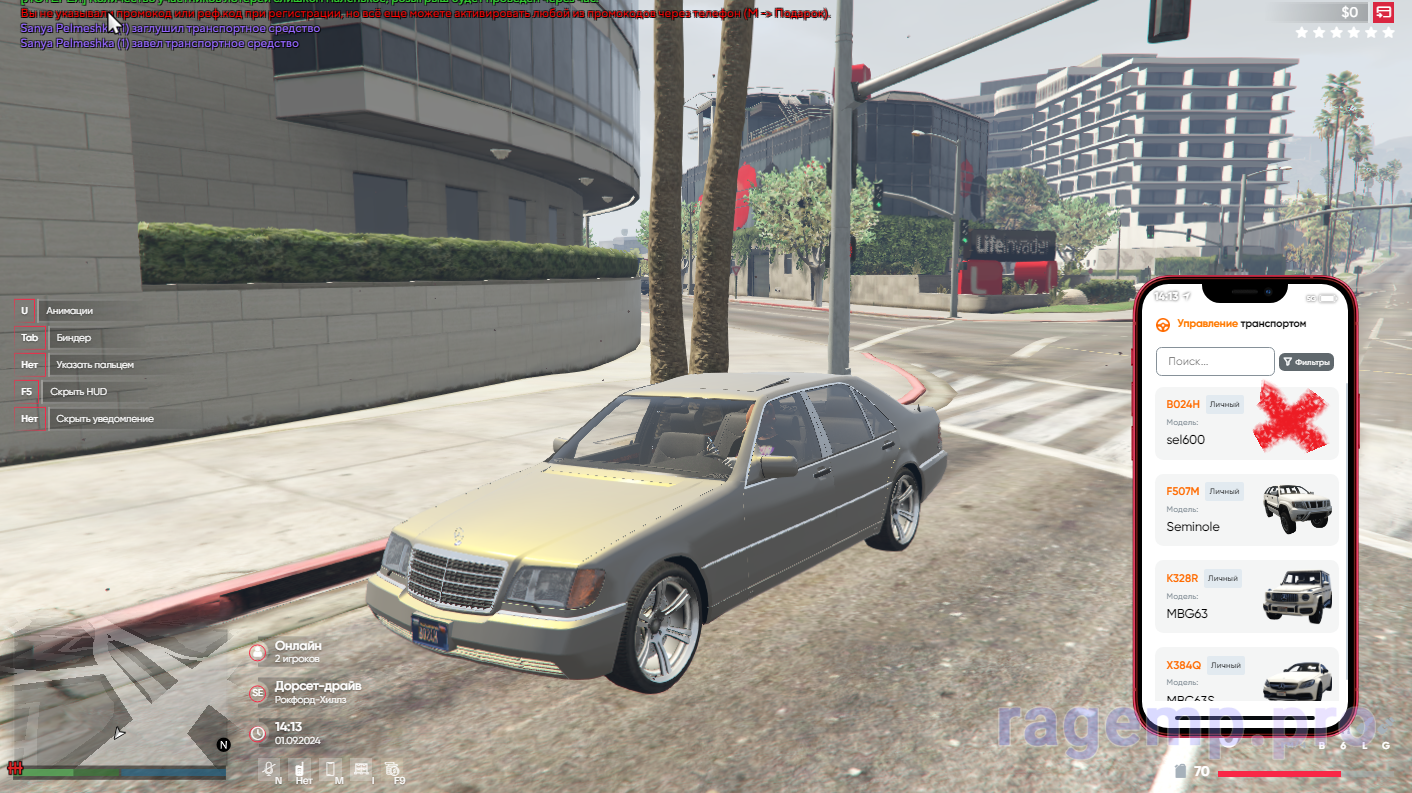Click the walkie-talkie radio icon
Image resolution: width=1412 pixels, height=793 pixels.
(299, 769)
